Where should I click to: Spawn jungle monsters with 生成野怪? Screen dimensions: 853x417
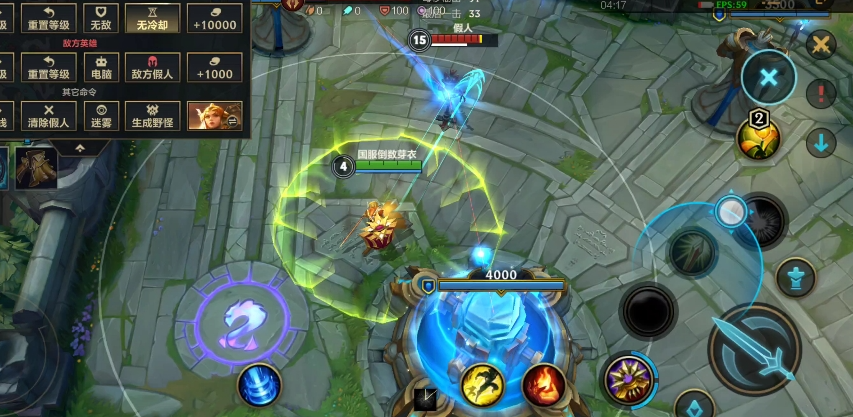click(154, 115)
